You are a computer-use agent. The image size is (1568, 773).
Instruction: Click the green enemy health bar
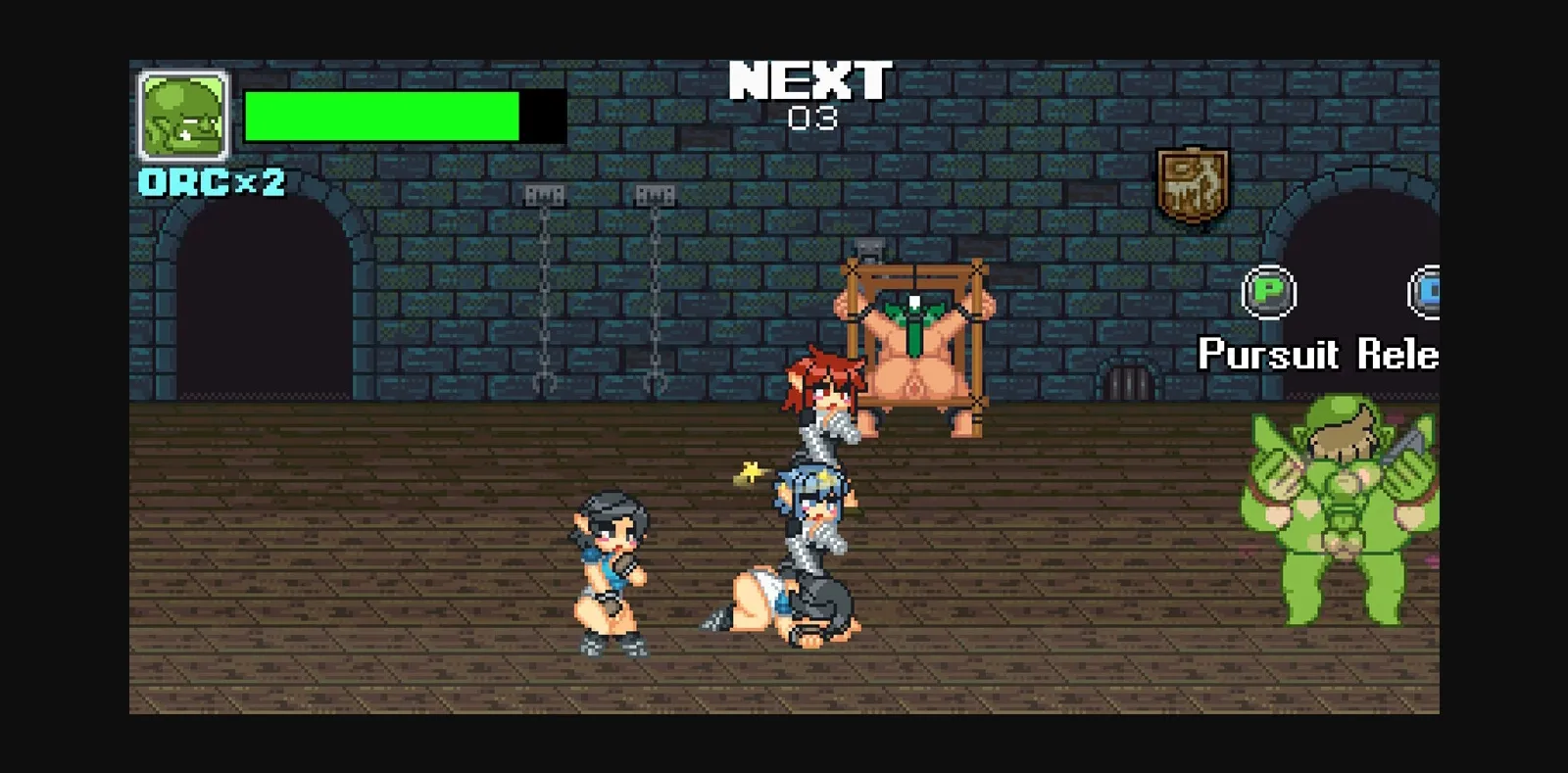click(382, 115)
